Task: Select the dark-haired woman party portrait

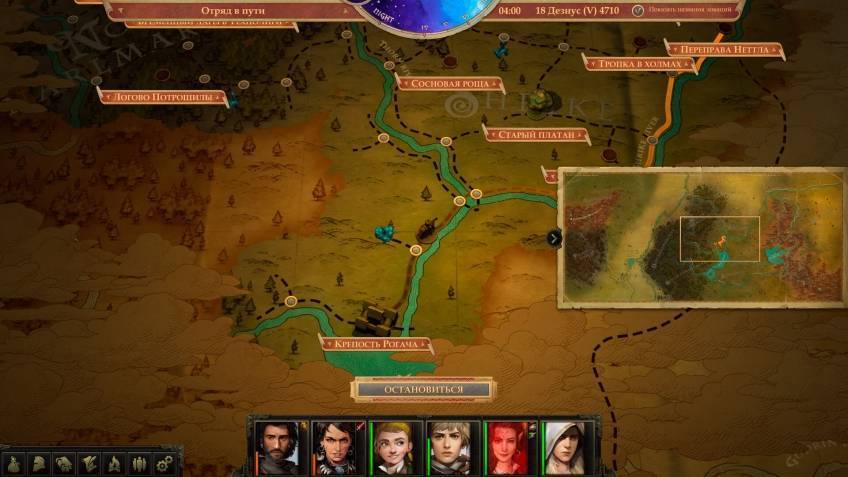Action: coord(334,446)
